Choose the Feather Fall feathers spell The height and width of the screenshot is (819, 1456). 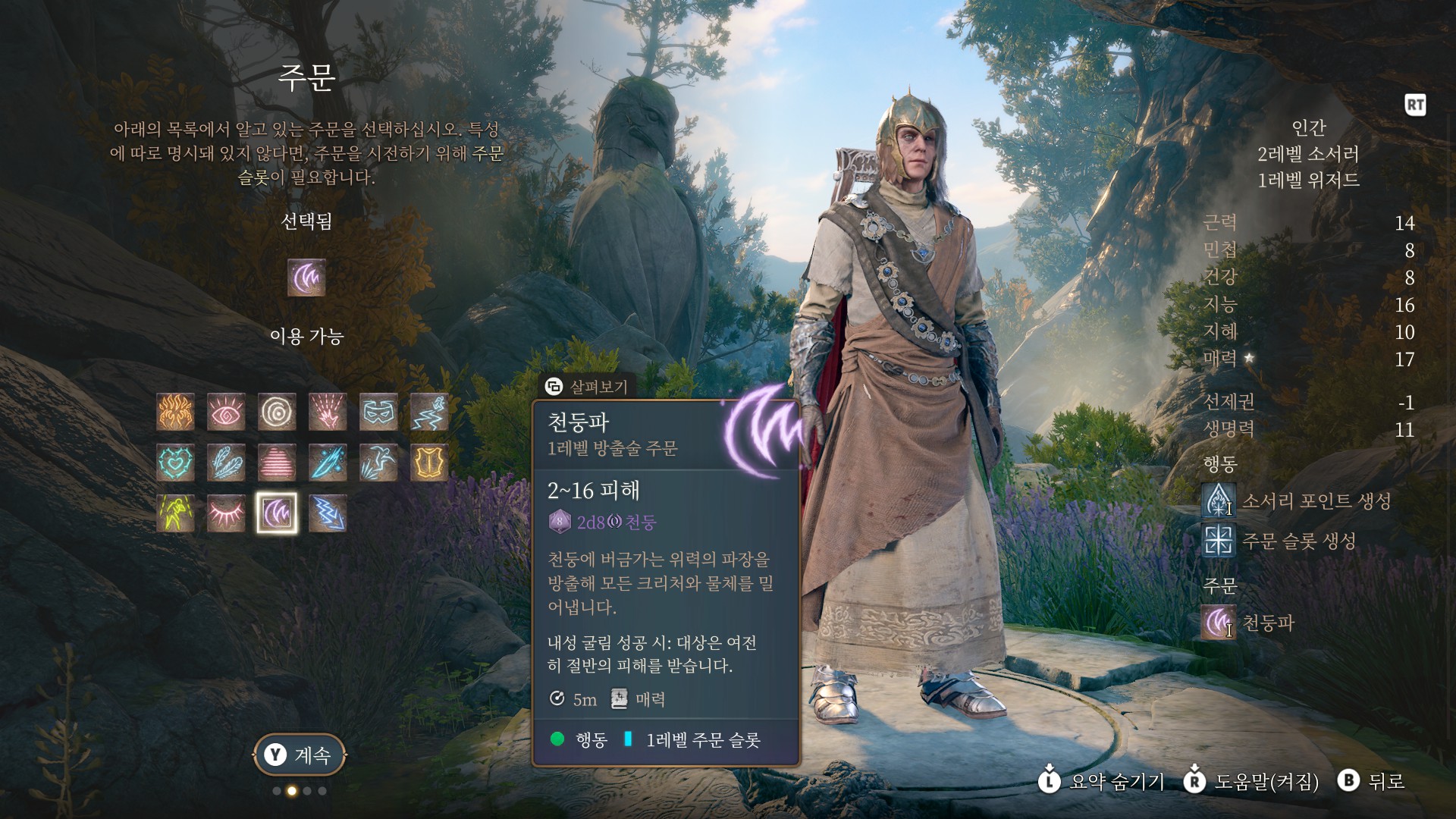tap(226, 463)
